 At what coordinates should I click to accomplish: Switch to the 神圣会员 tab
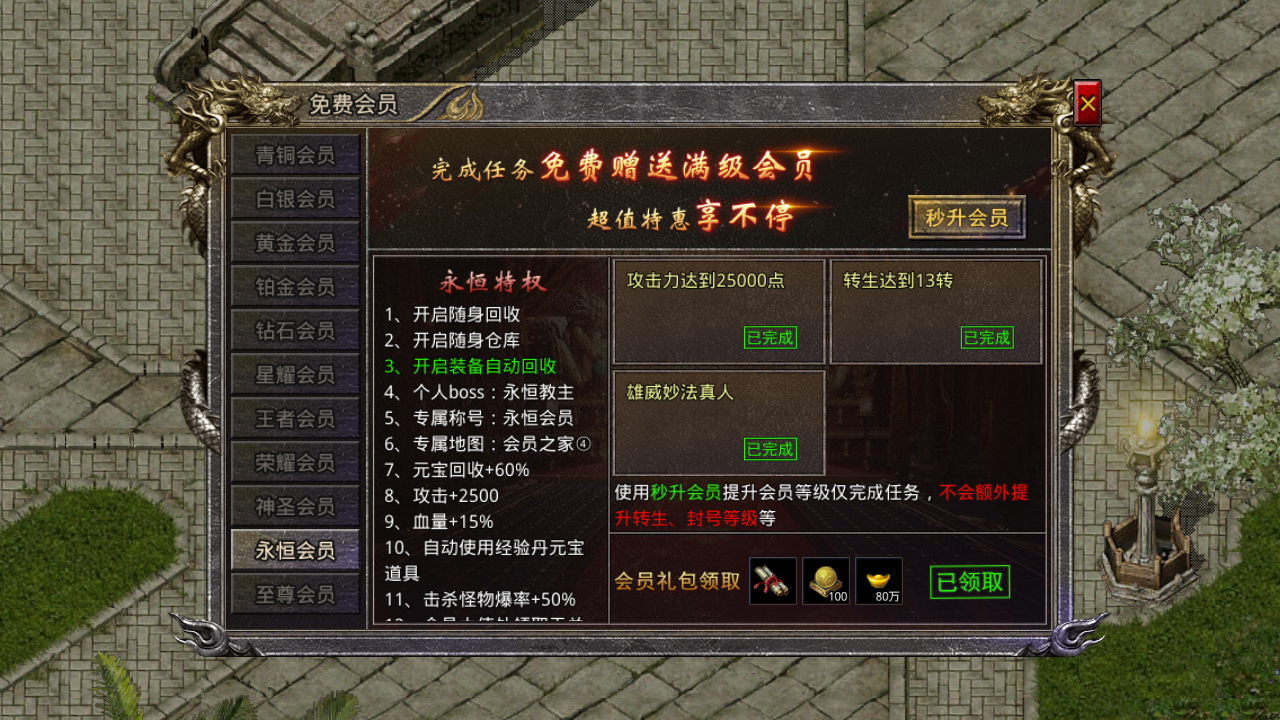point(295,505)
